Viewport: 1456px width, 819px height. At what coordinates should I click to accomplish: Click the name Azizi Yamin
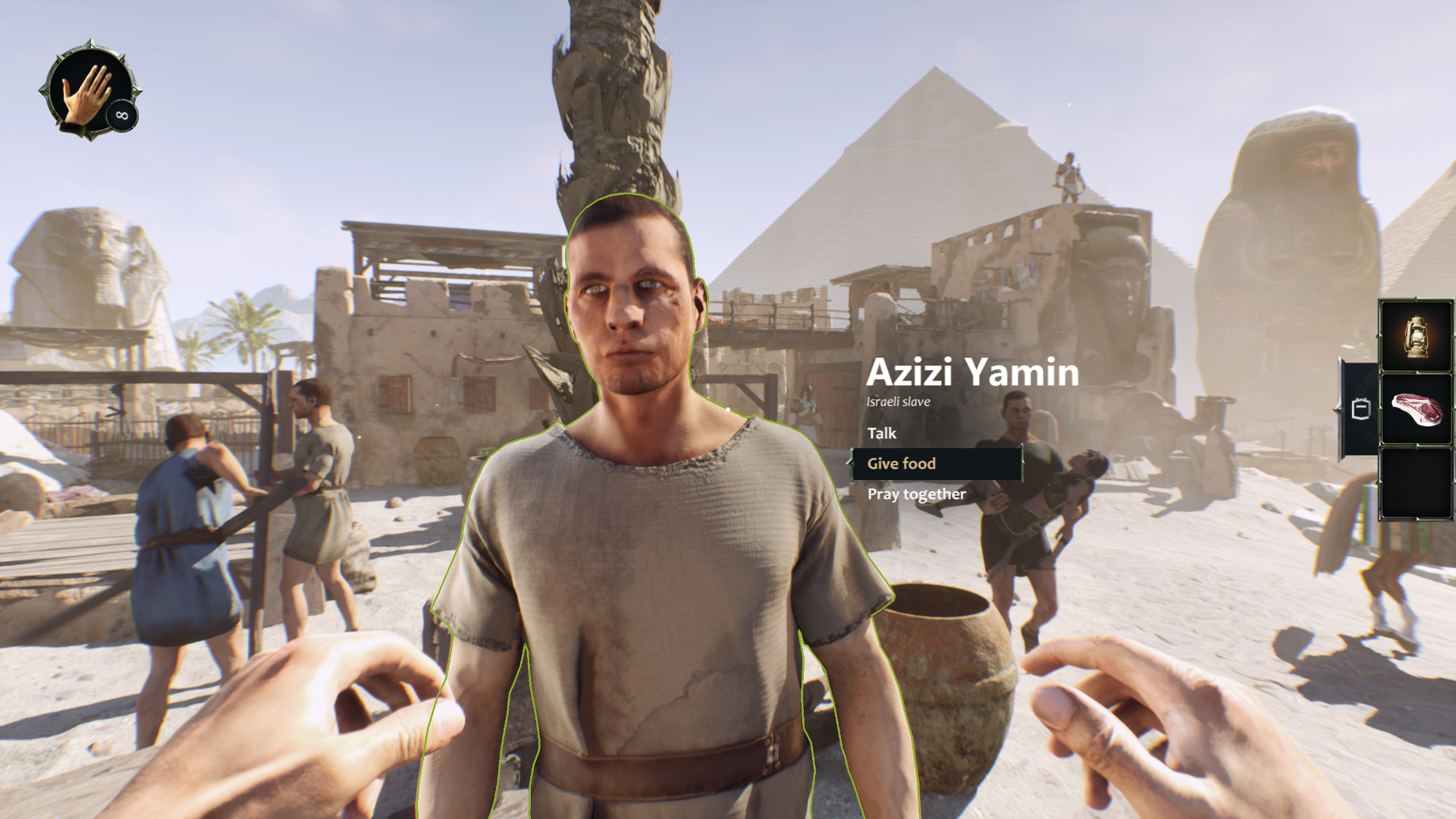click(x=973, y=372)
